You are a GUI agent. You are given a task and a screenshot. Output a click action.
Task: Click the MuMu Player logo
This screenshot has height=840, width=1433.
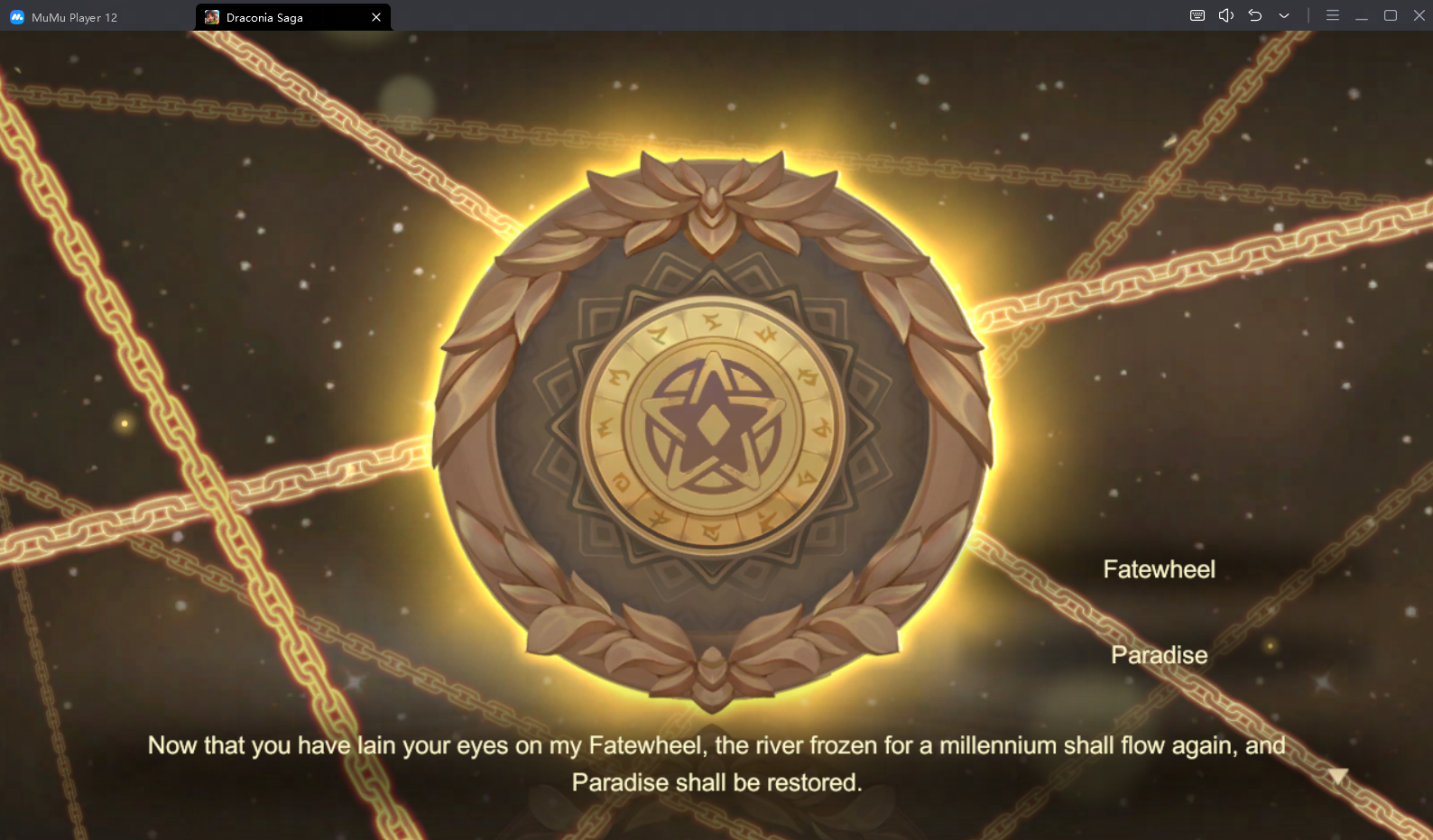tap(14, 16)
